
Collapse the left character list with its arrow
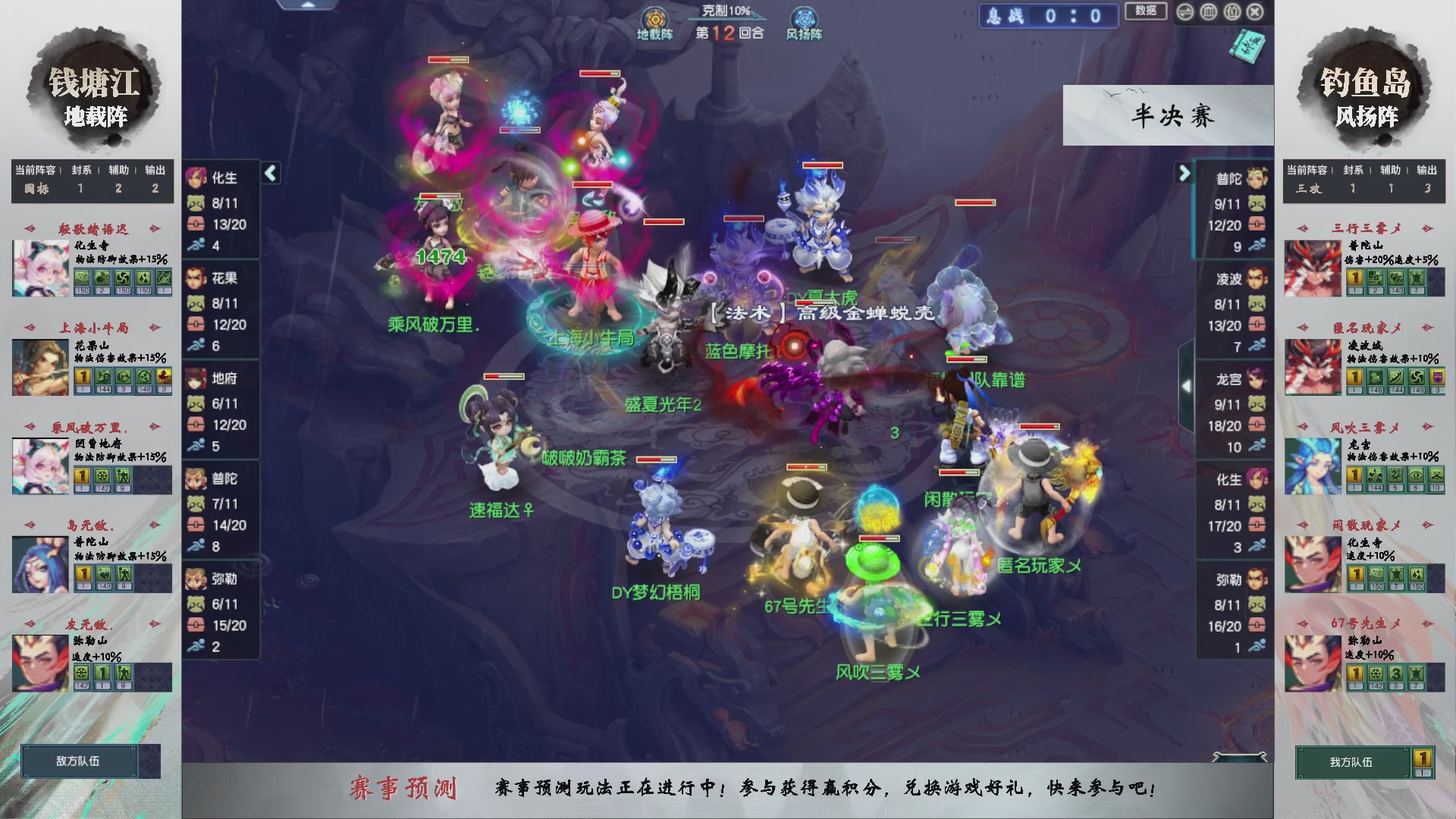point(269,174)
